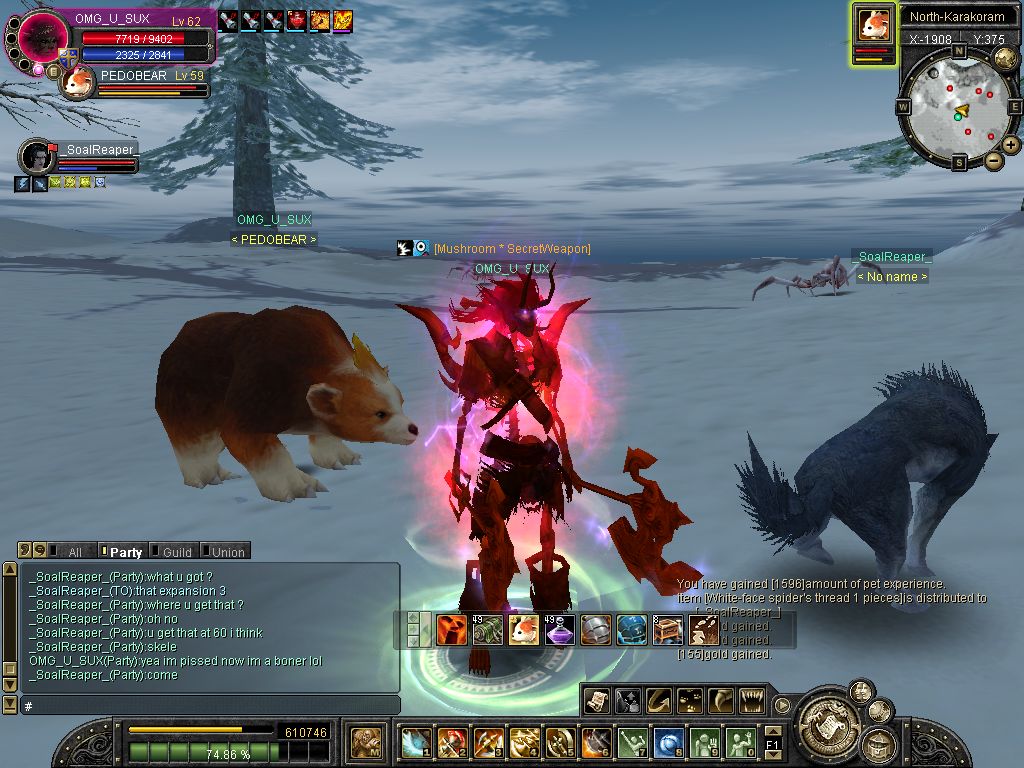Click the chat text input field
1024x768 pixels.
coord(210,706)
